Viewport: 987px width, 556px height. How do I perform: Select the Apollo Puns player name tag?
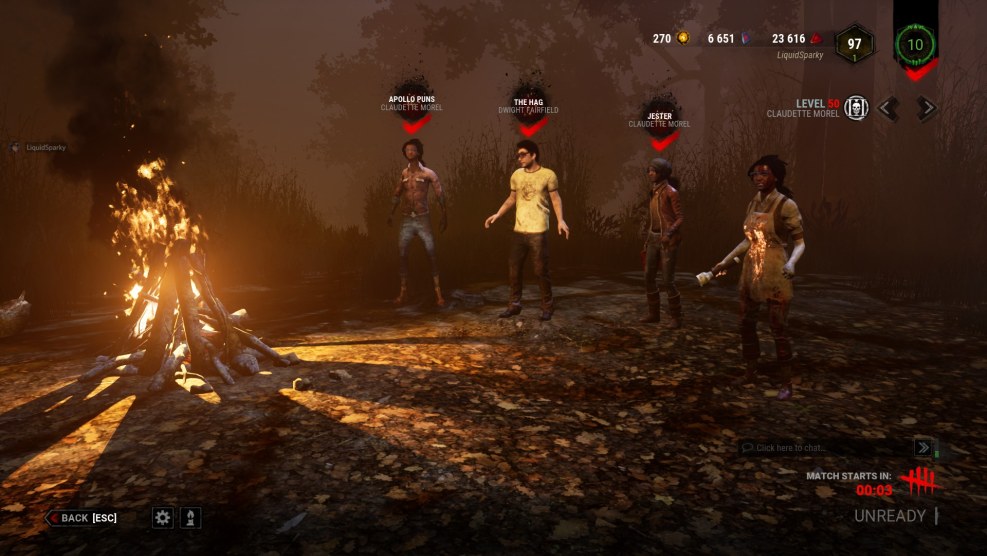pyautogui.click(x=411, y=103)
